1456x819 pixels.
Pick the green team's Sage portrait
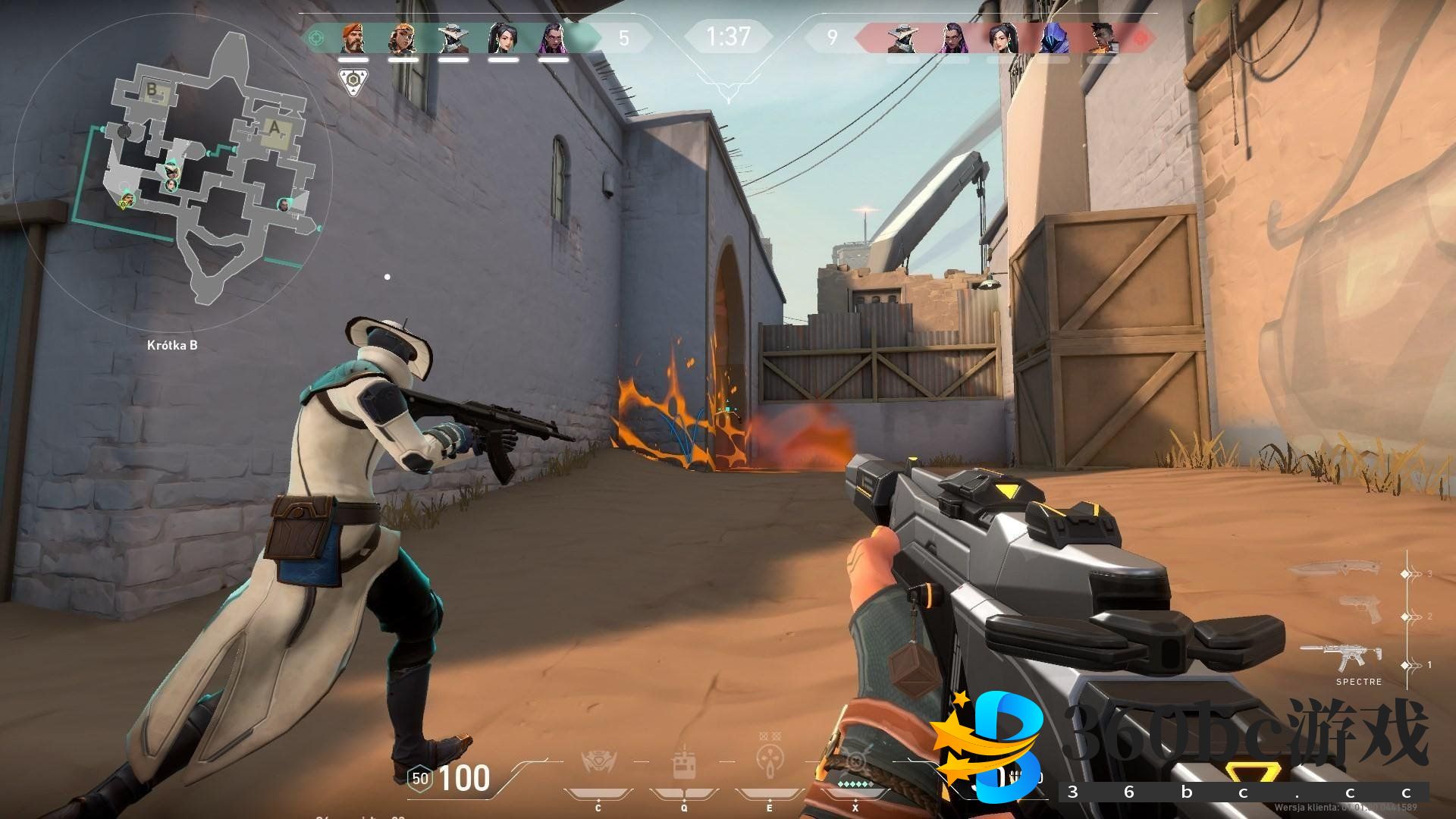(503, 38)
